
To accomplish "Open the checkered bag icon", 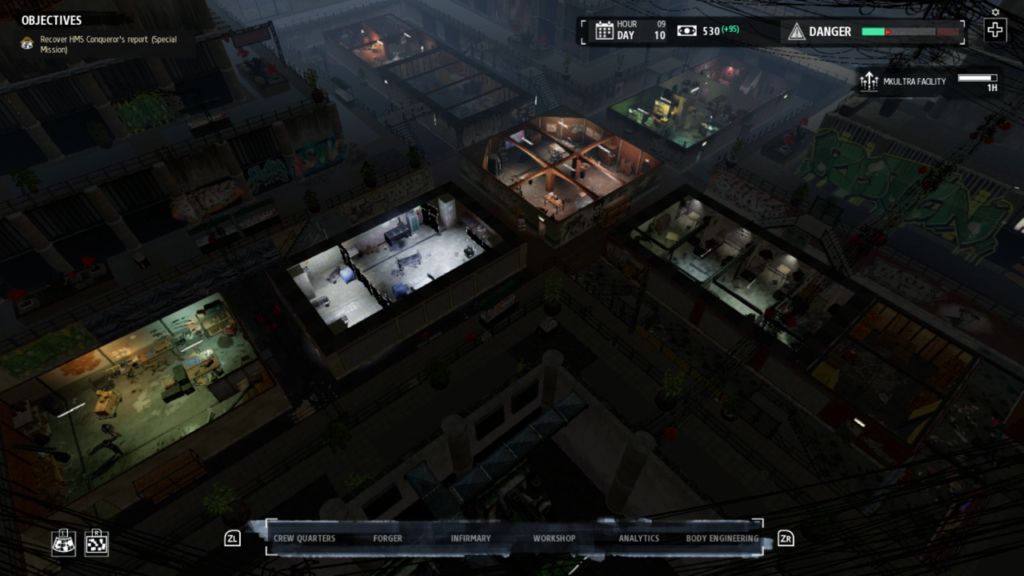I will (x=96, y=542).
